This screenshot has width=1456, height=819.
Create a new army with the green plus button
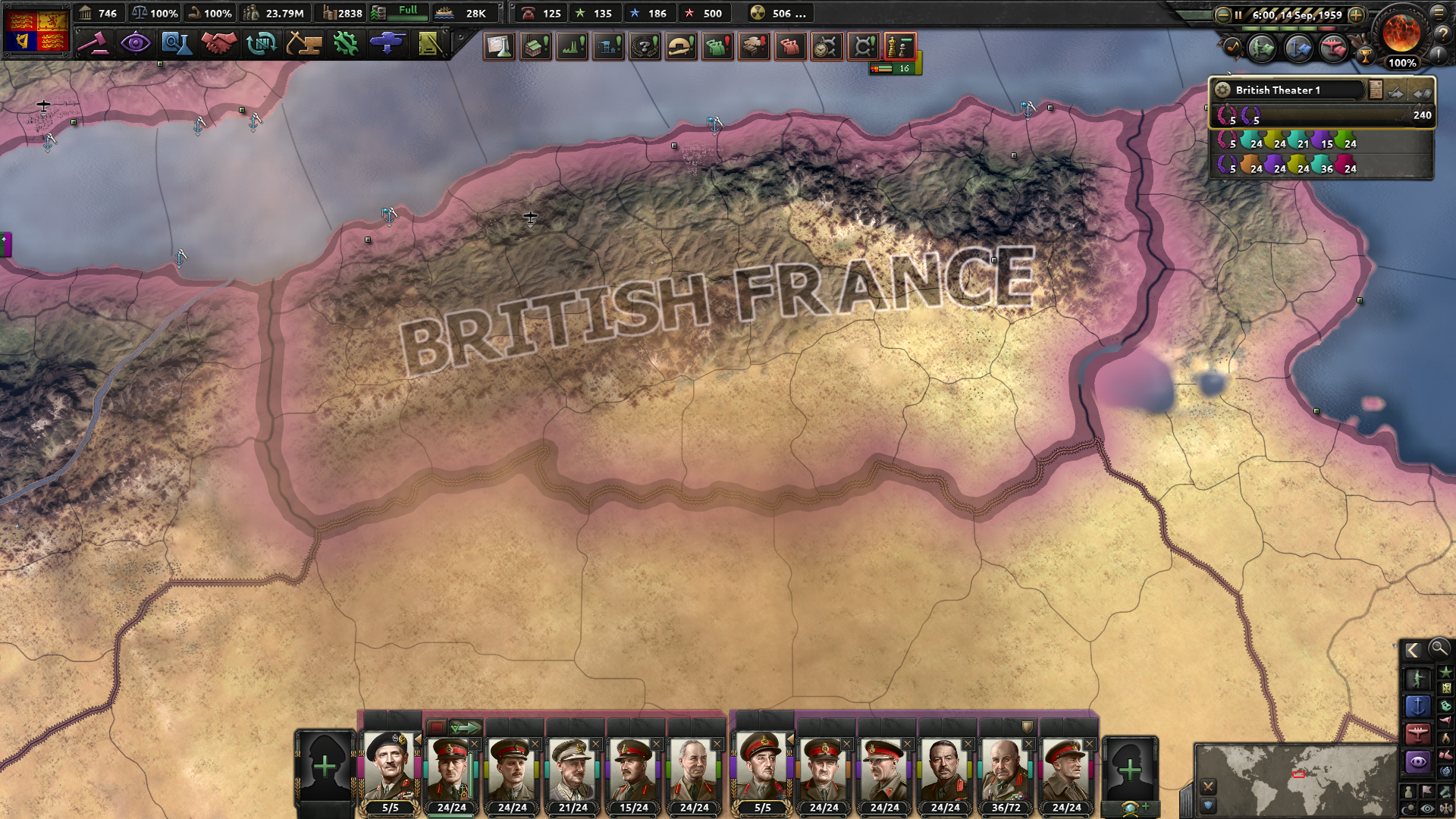point(325,767)
